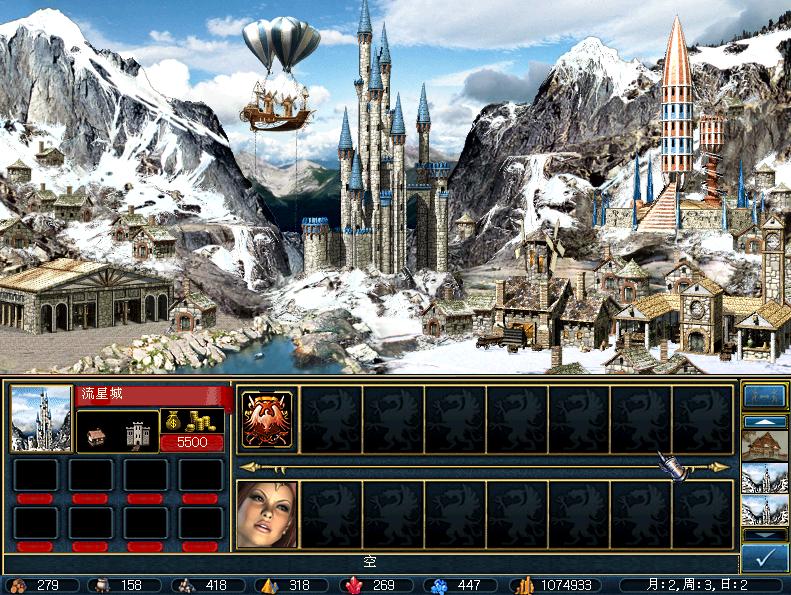Open the village hall building icon
Screen dimensions: 791x595
pos(98,435)
